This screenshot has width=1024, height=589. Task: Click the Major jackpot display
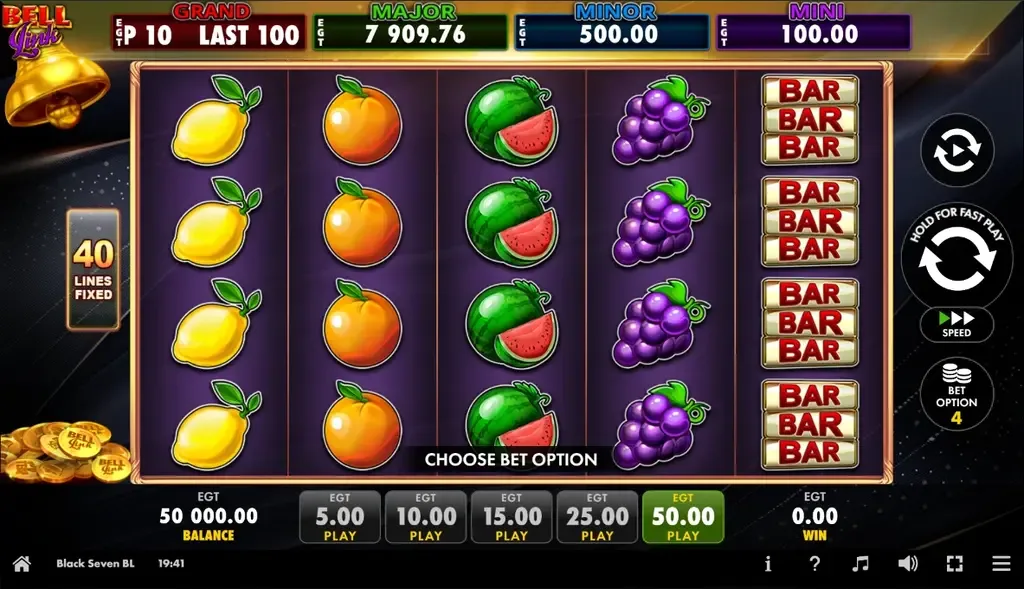click(411, 31)
